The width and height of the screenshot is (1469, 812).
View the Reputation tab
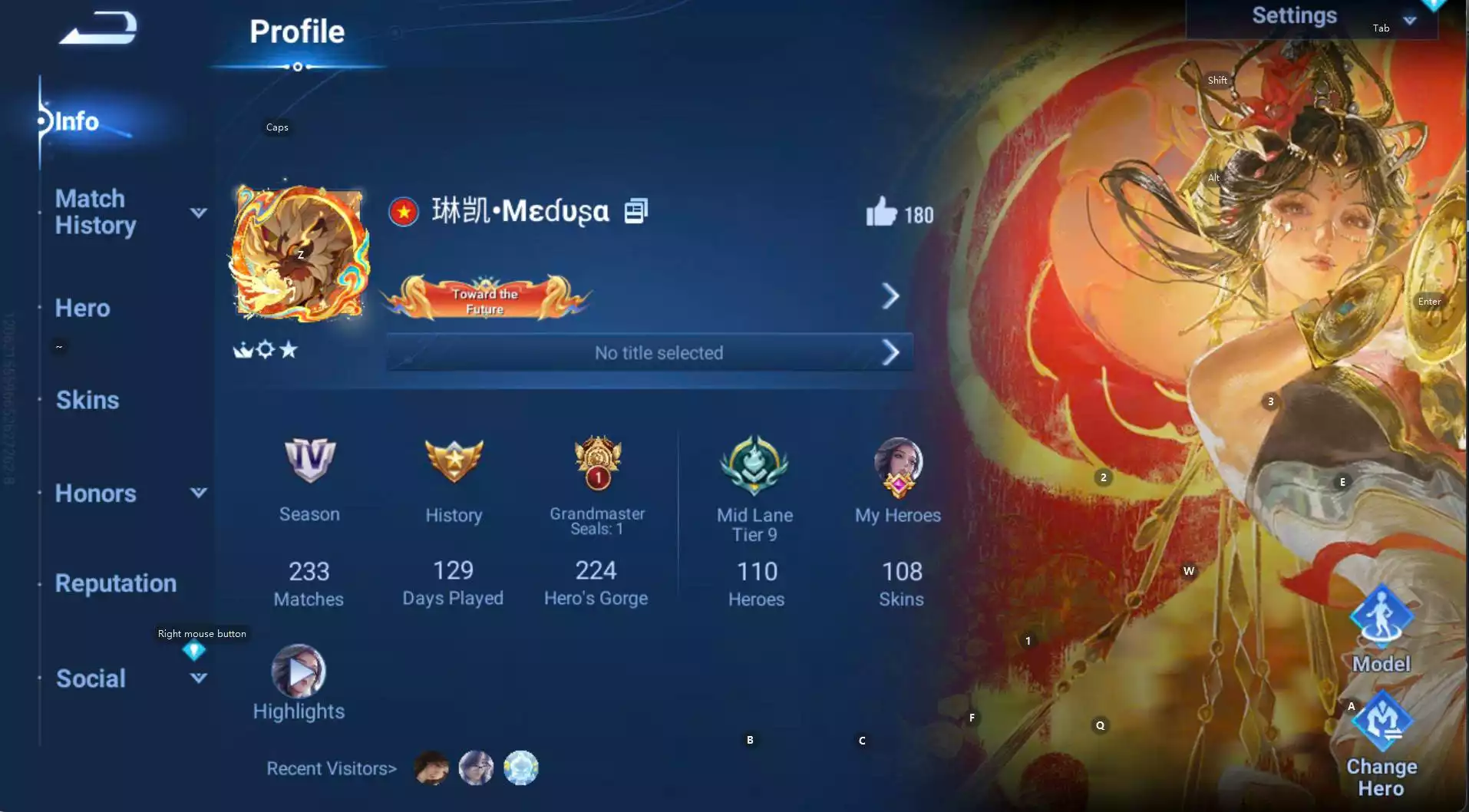(116, 583)
